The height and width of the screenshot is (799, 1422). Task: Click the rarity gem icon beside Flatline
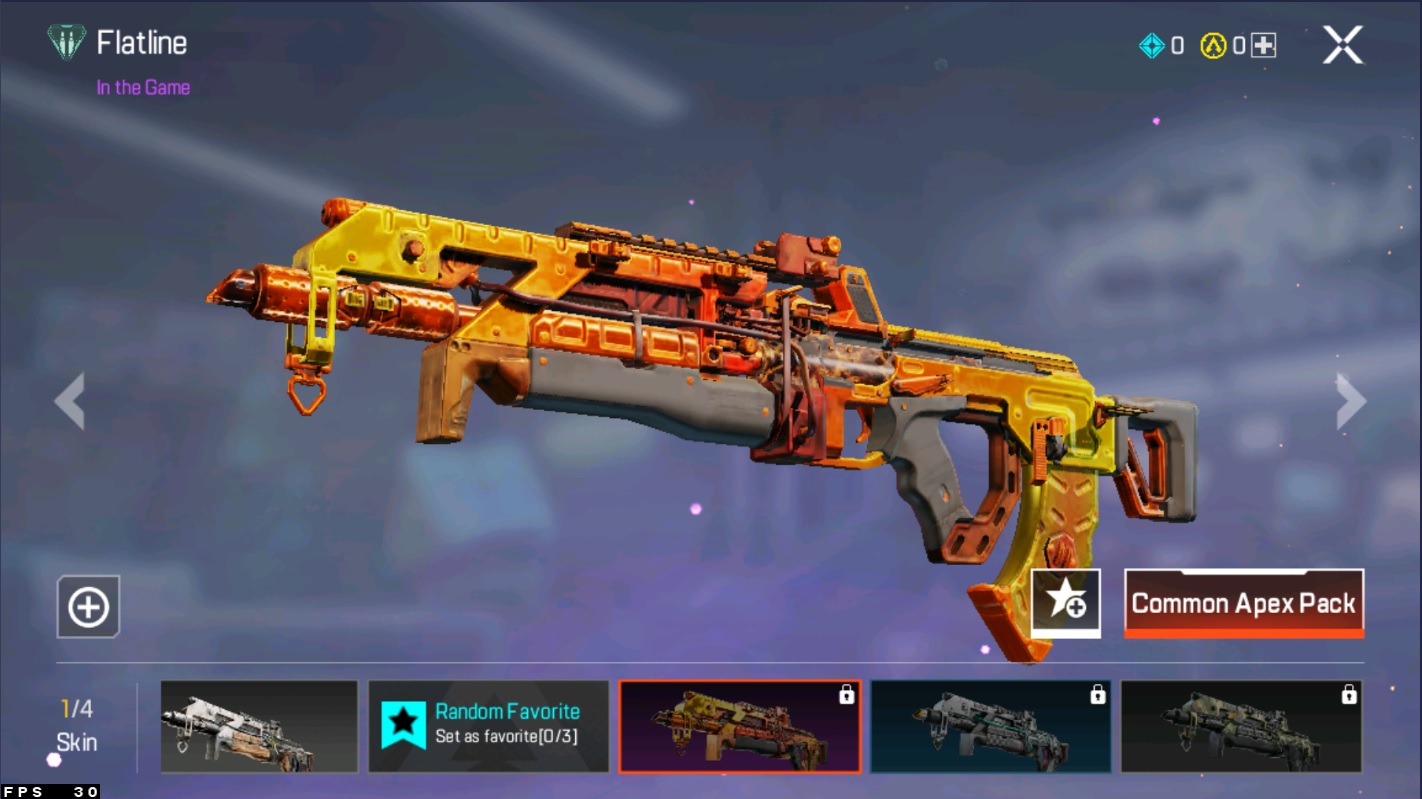[x=66, y=43]
